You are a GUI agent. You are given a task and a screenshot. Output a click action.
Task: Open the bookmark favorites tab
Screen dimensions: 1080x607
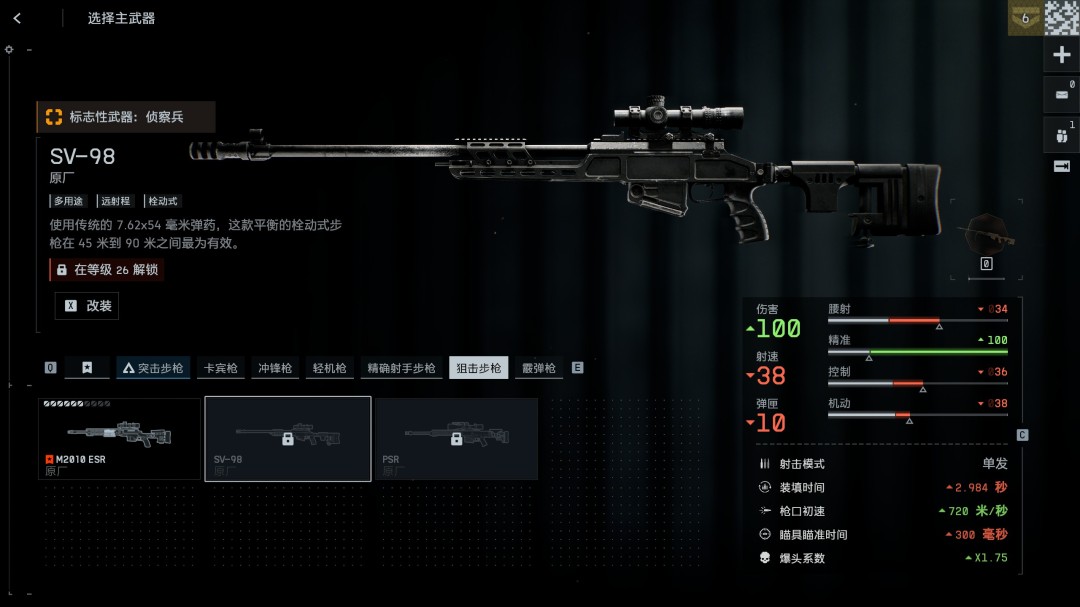click(87, 368)
